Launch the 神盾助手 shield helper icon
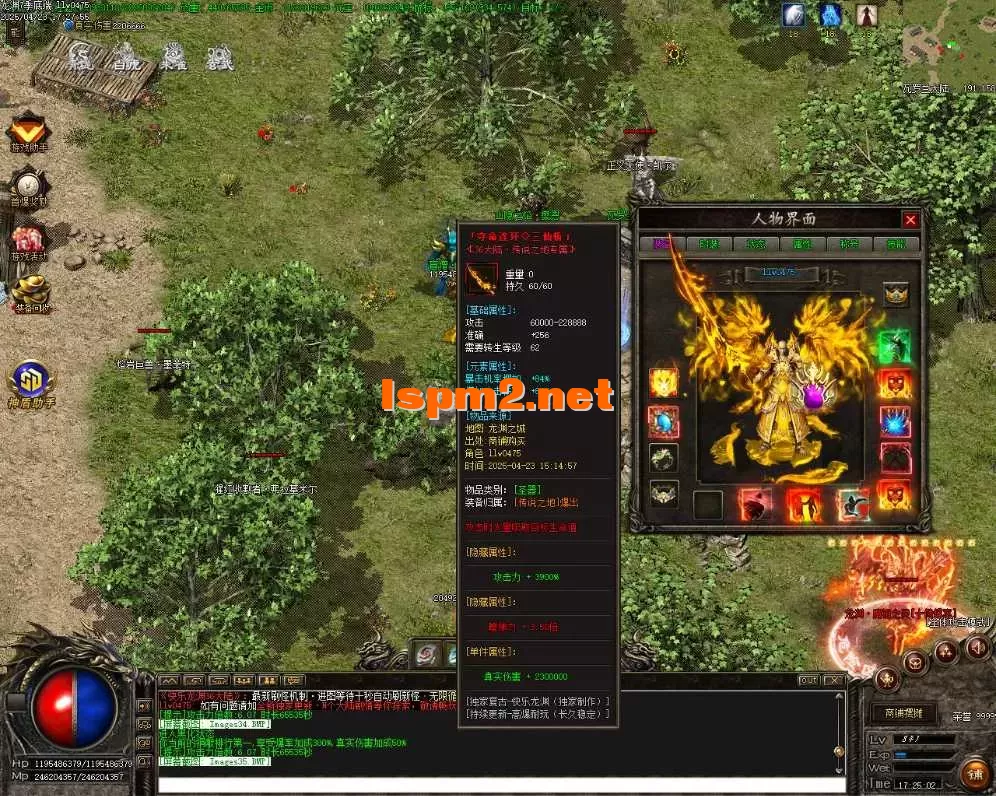Screen dimensions: 996x796 click(x=31, y=381)
